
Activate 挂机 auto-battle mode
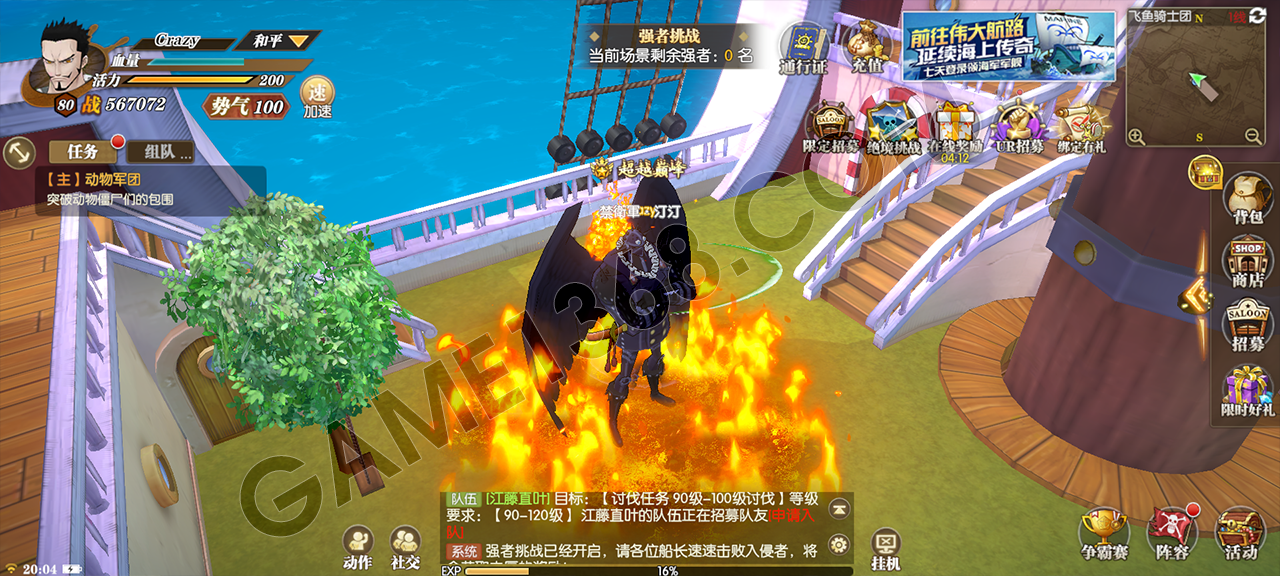pos(885,549)
